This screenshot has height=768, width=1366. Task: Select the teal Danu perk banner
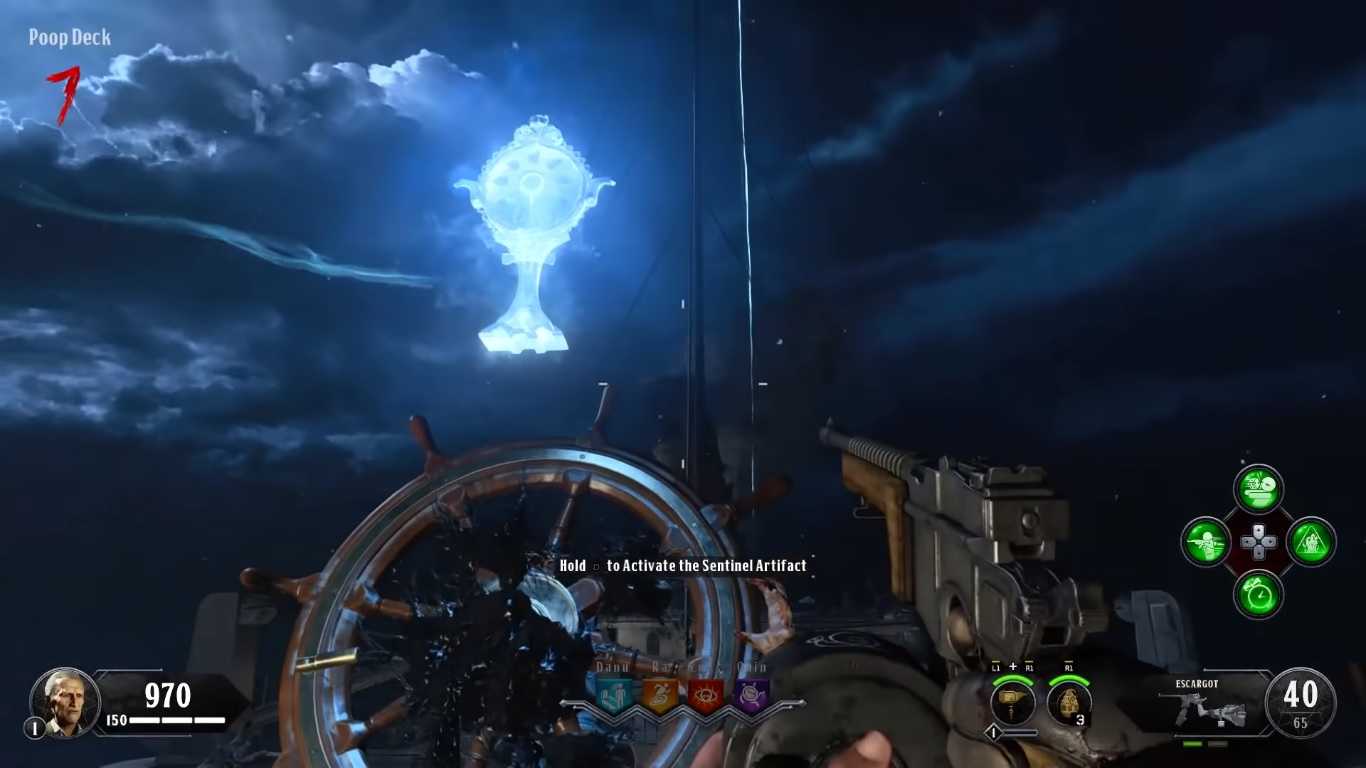pyautogui.click(x=613, y=695)
